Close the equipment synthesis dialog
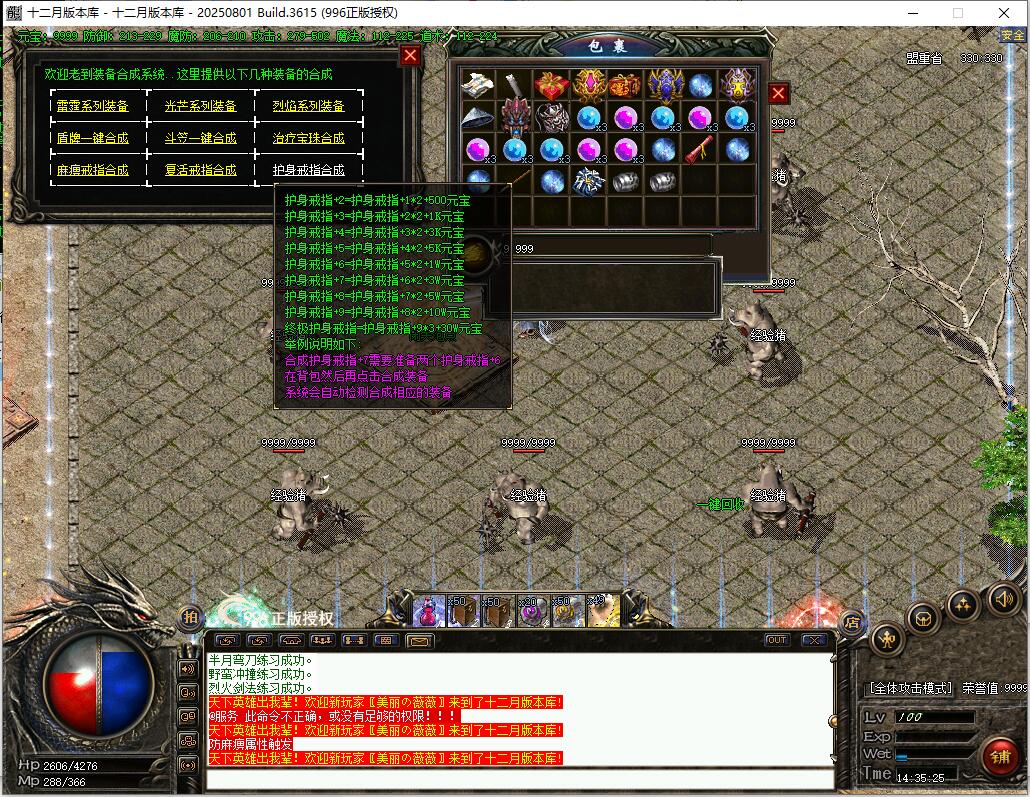1030x797 pixels. point(410,56)
